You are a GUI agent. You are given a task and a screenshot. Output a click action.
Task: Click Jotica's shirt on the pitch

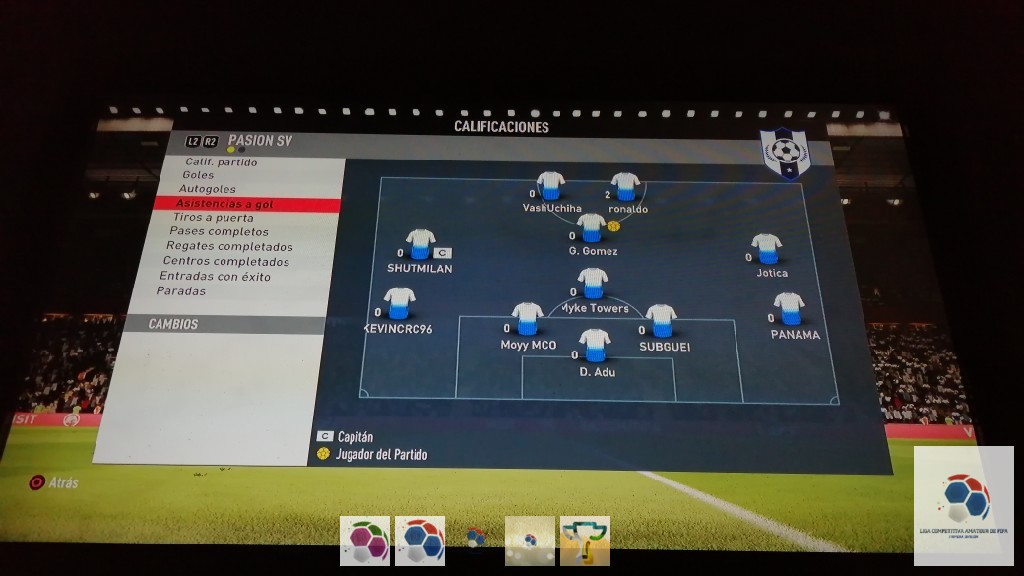pyautogui.click(x=767, y=248)
